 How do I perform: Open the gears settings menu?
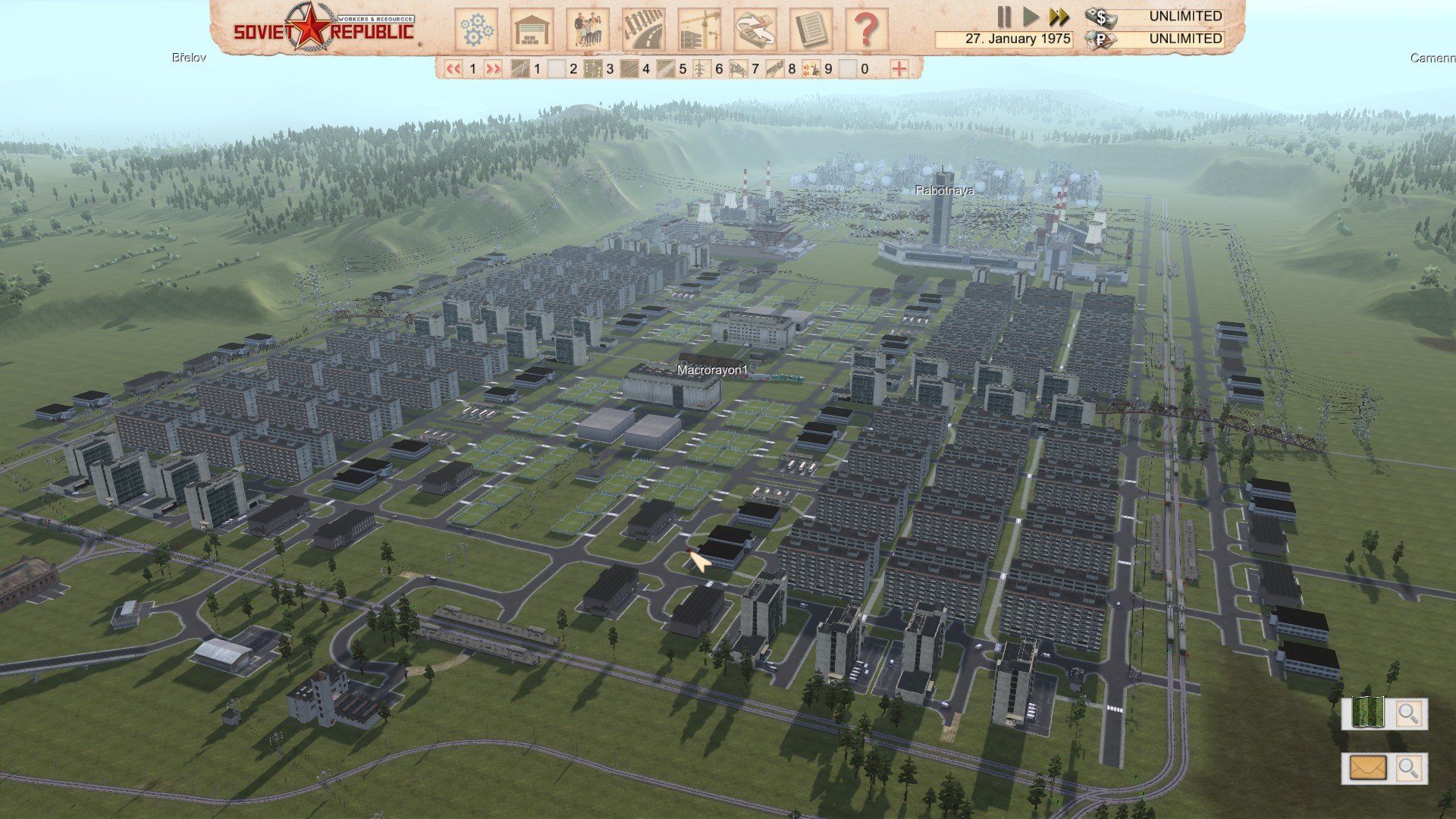point(476,30)
